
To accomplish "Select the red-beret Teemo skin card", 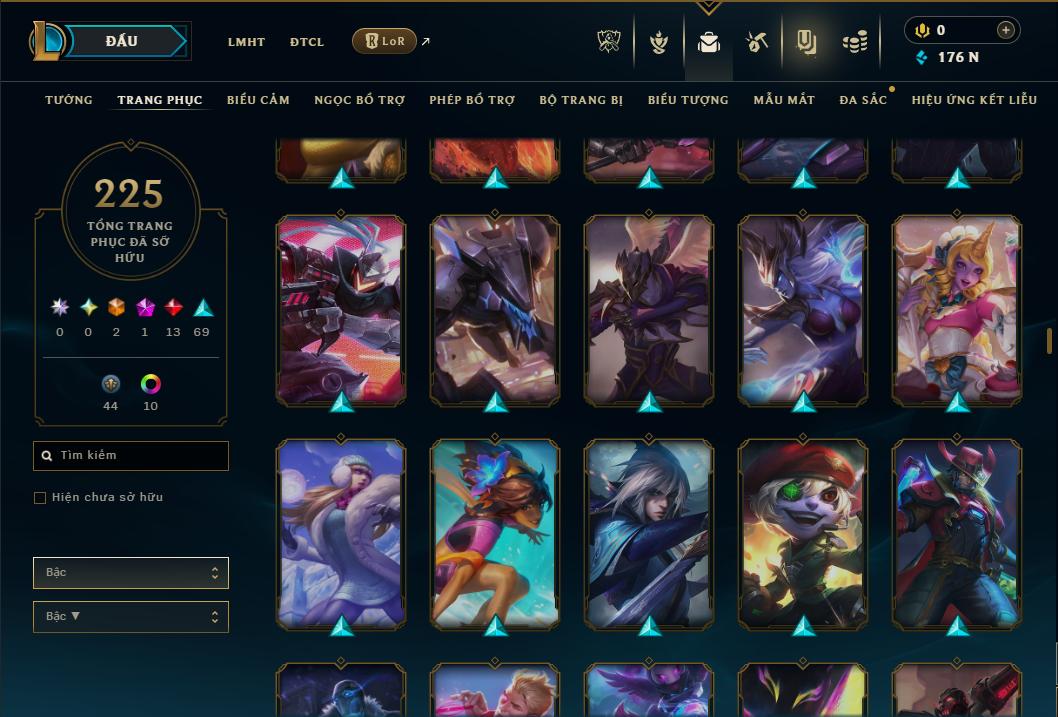I will (x=803, y=533).
